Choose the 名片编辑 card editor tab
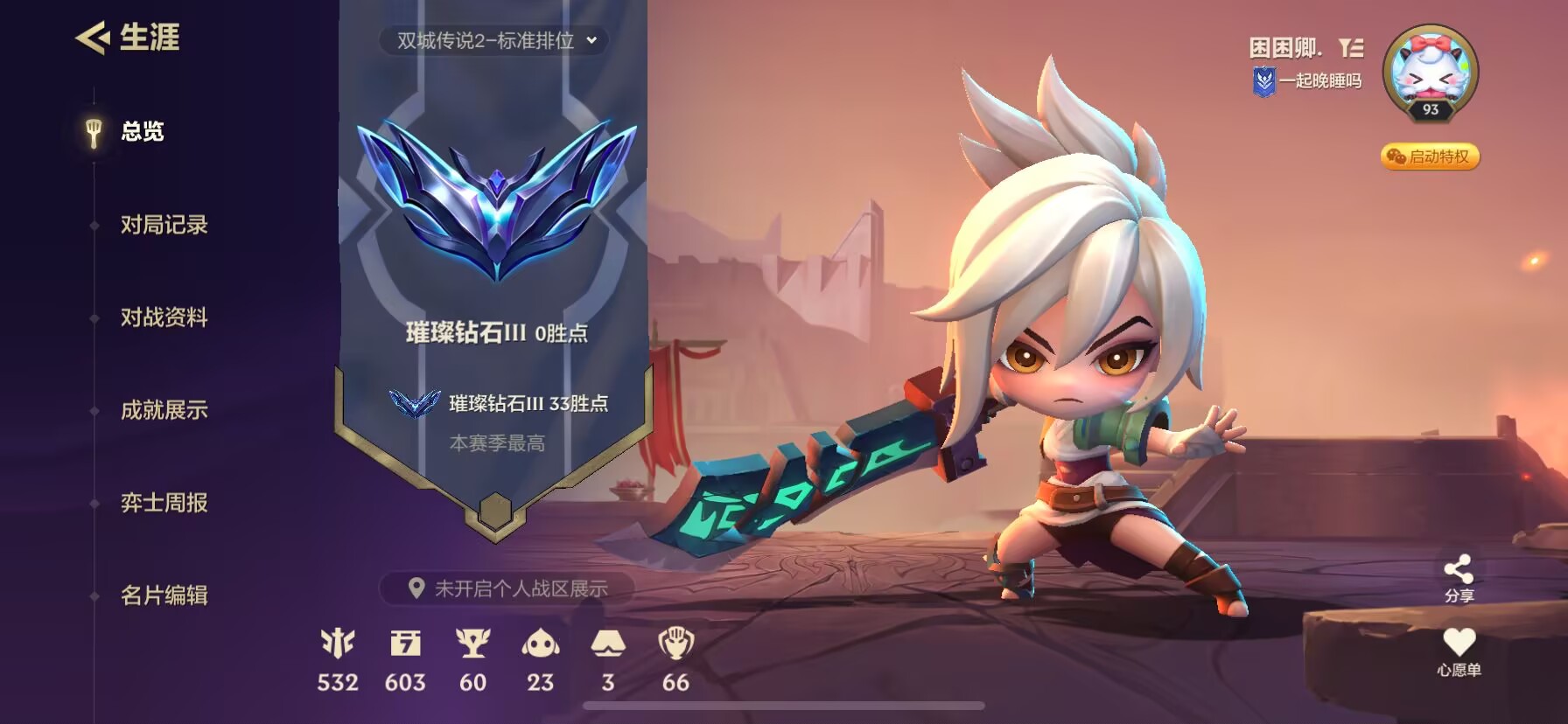Viewport: 1568px width, 724px height. pyautogui.click(x=164, y=595)
